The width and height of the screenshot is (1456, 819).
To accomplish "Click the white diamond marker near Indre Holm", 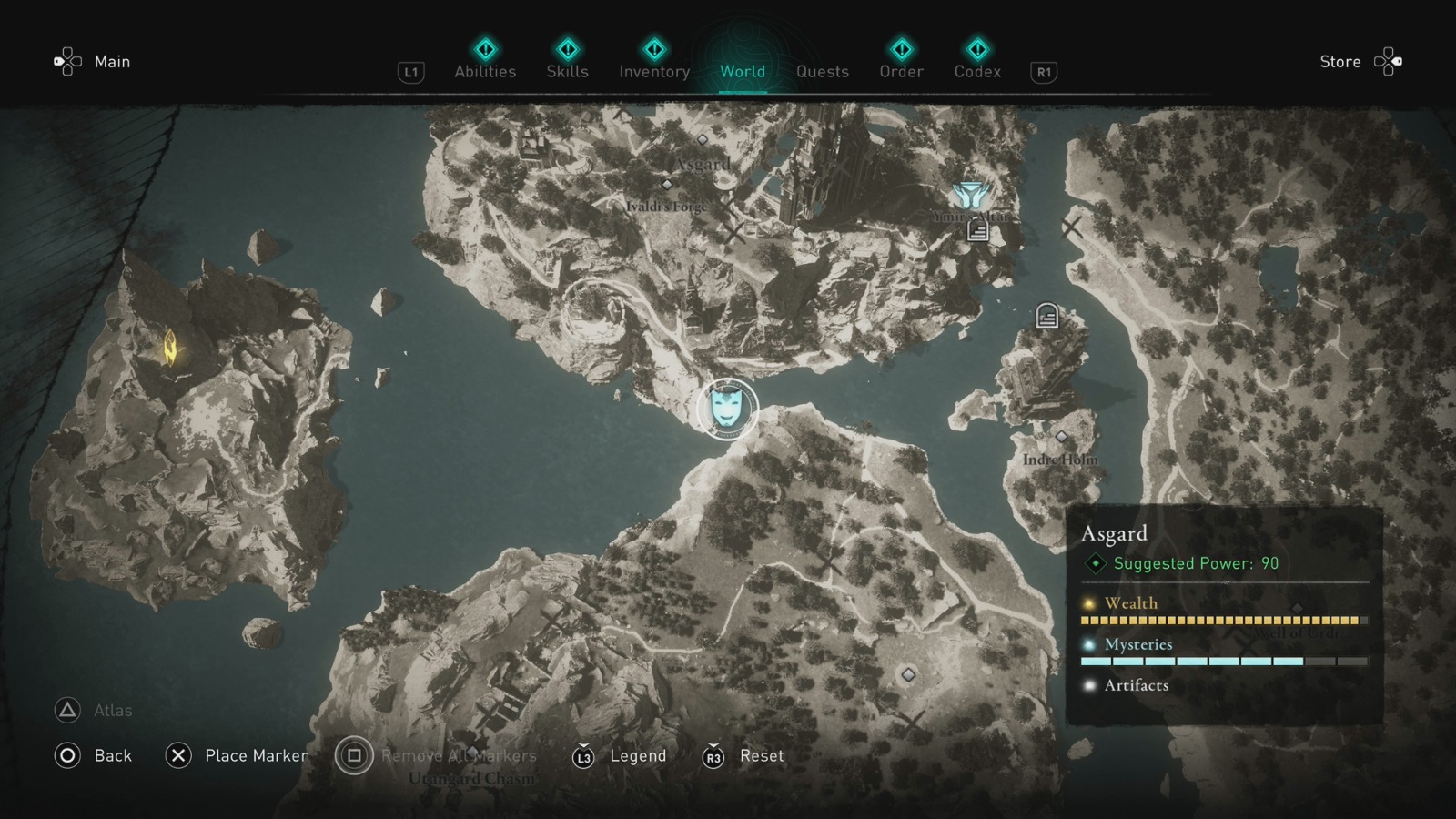I will (1060, 437).
